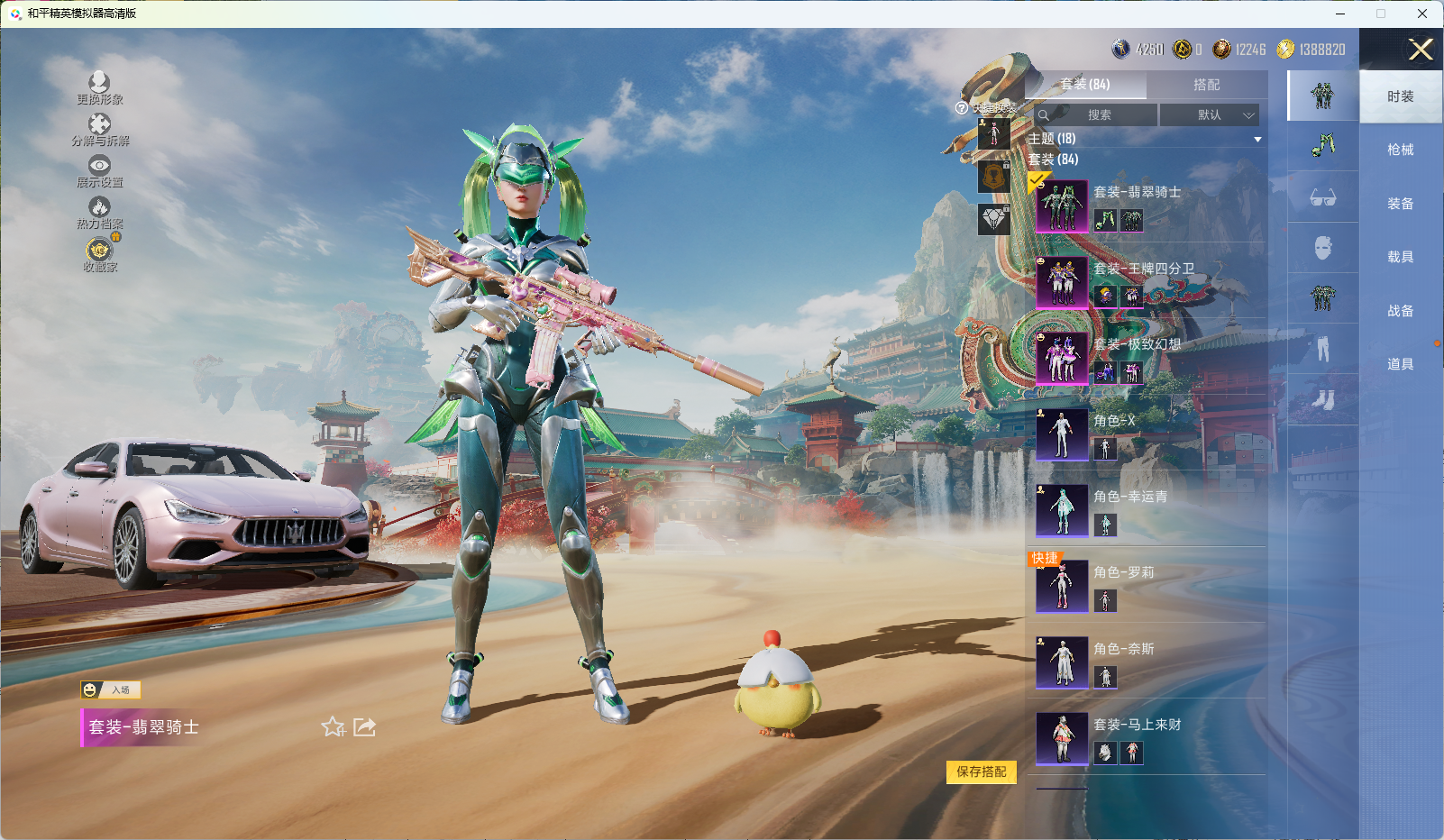
Task: Save the outfit with 保存搭配
Action: point(981,772)
